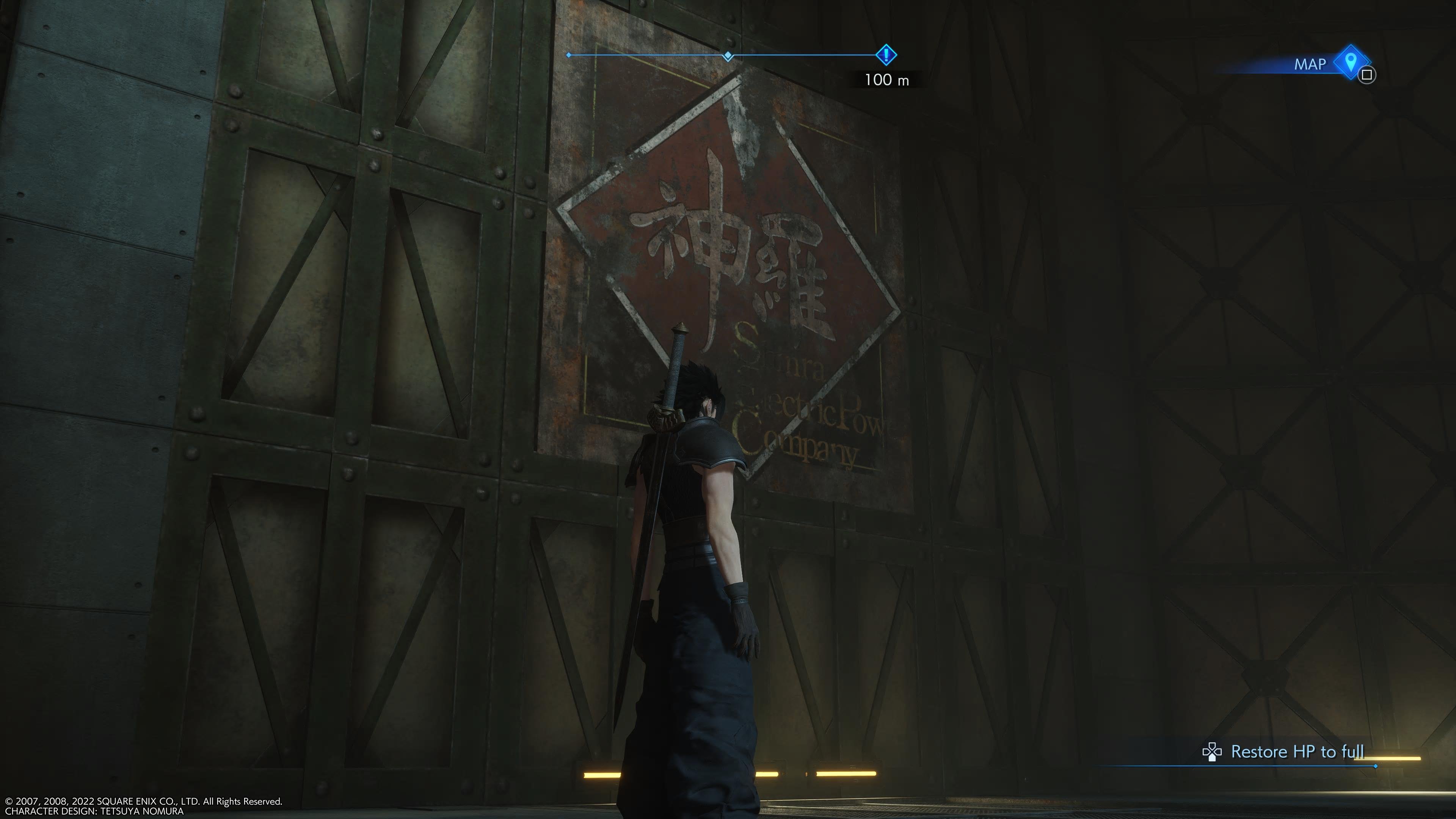Select the d-pad up icon near Restore HP
The image size is (1456, 819).
point(1213,752)
